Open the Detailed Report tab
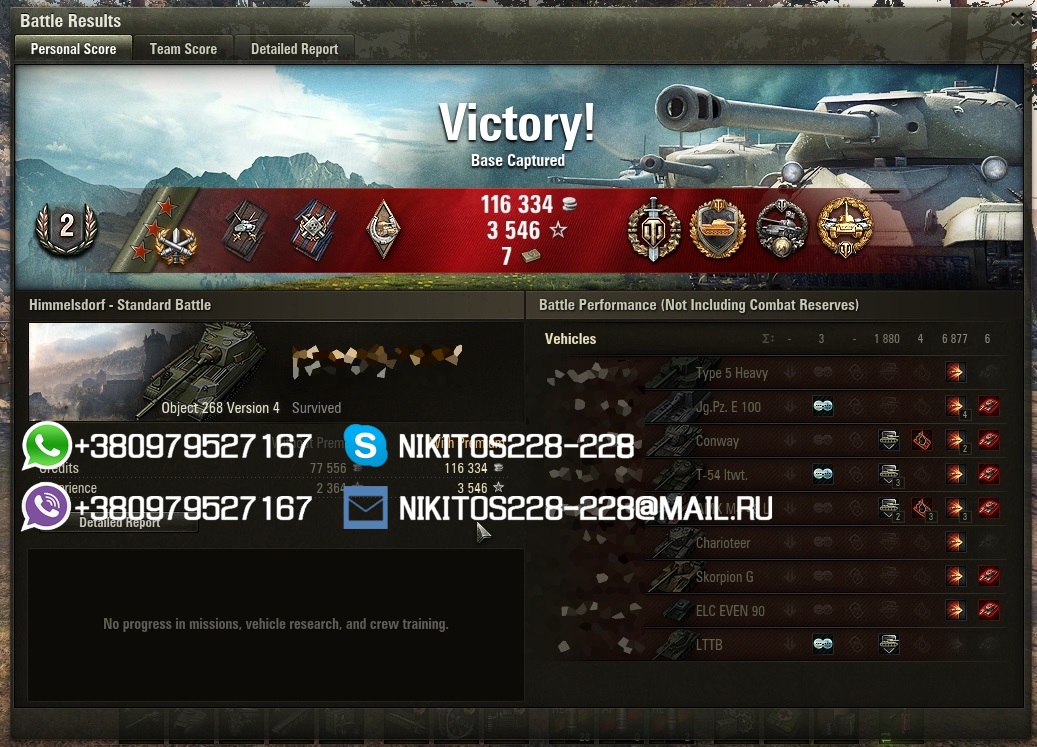Image resolution: width=1037 pixels, height=747 pixels. (294, 48)
